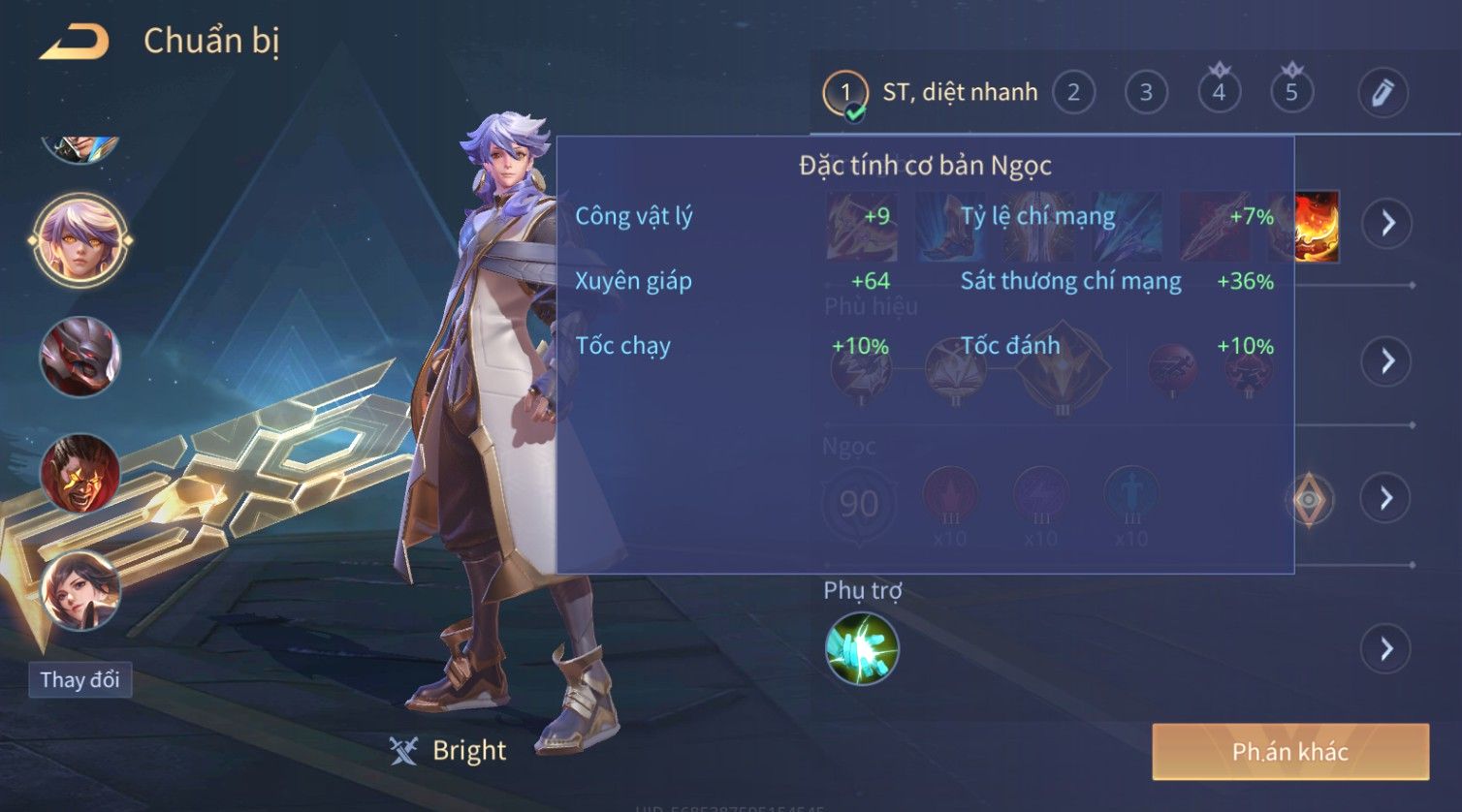
Task: Choose the dark armored hero portrait
Action: click(79, 357)
